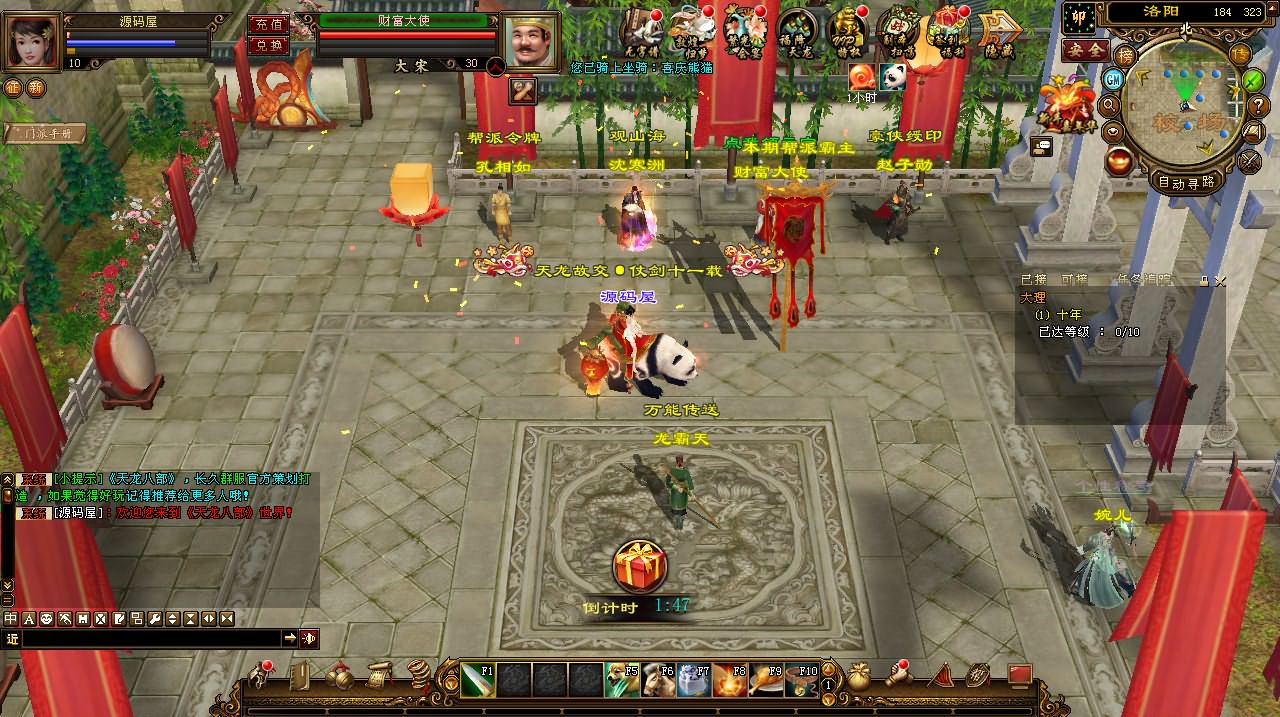The height and width of the screenshot is (717, 1280).
Task: Open the money pouch bag icon
Action: (x=859, y=677)
